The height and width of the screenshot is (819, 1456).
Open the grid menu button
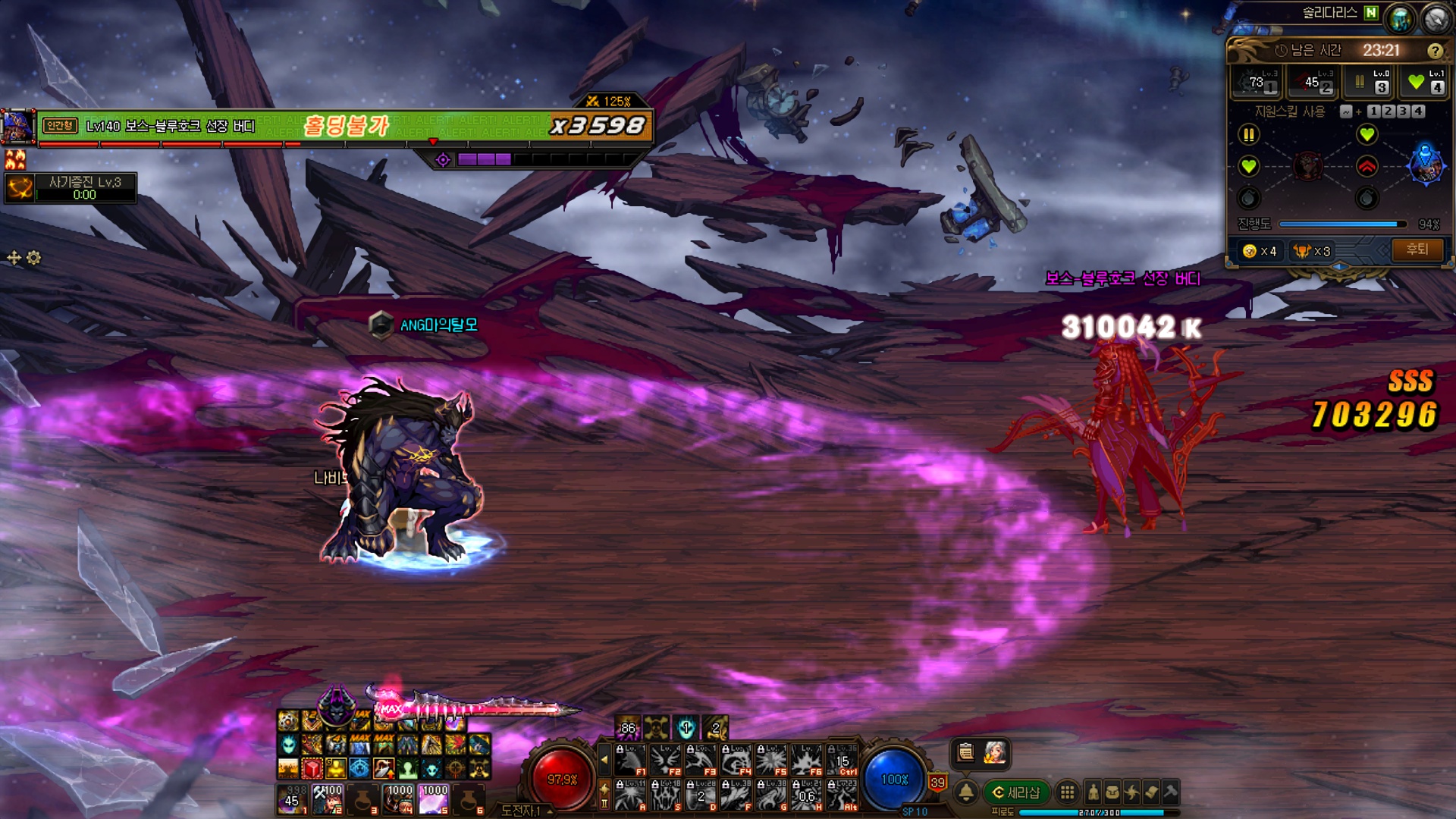[x=1067, y=792]
